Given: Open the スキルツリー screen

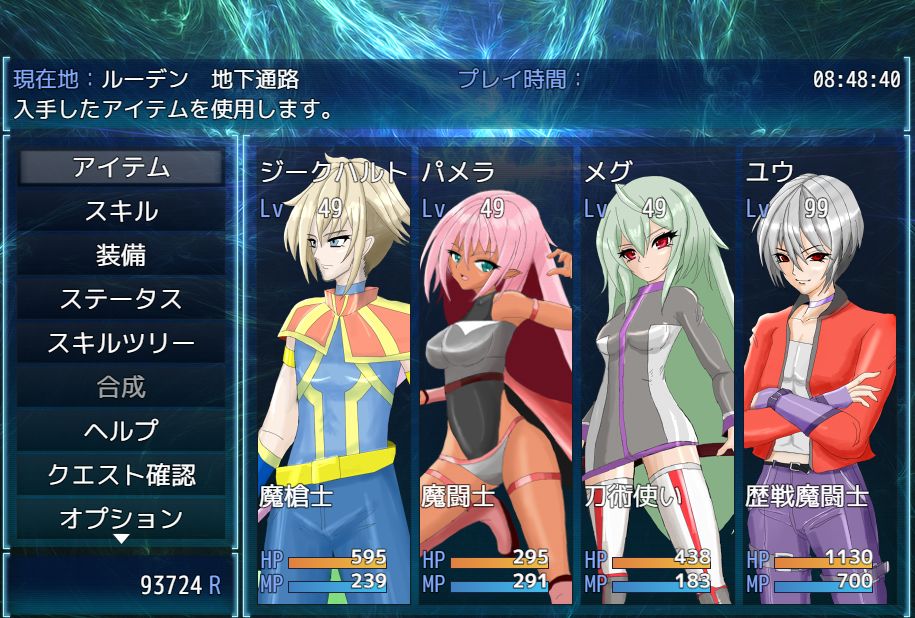Looking at the screenshot, I should (x=121, y=343).
